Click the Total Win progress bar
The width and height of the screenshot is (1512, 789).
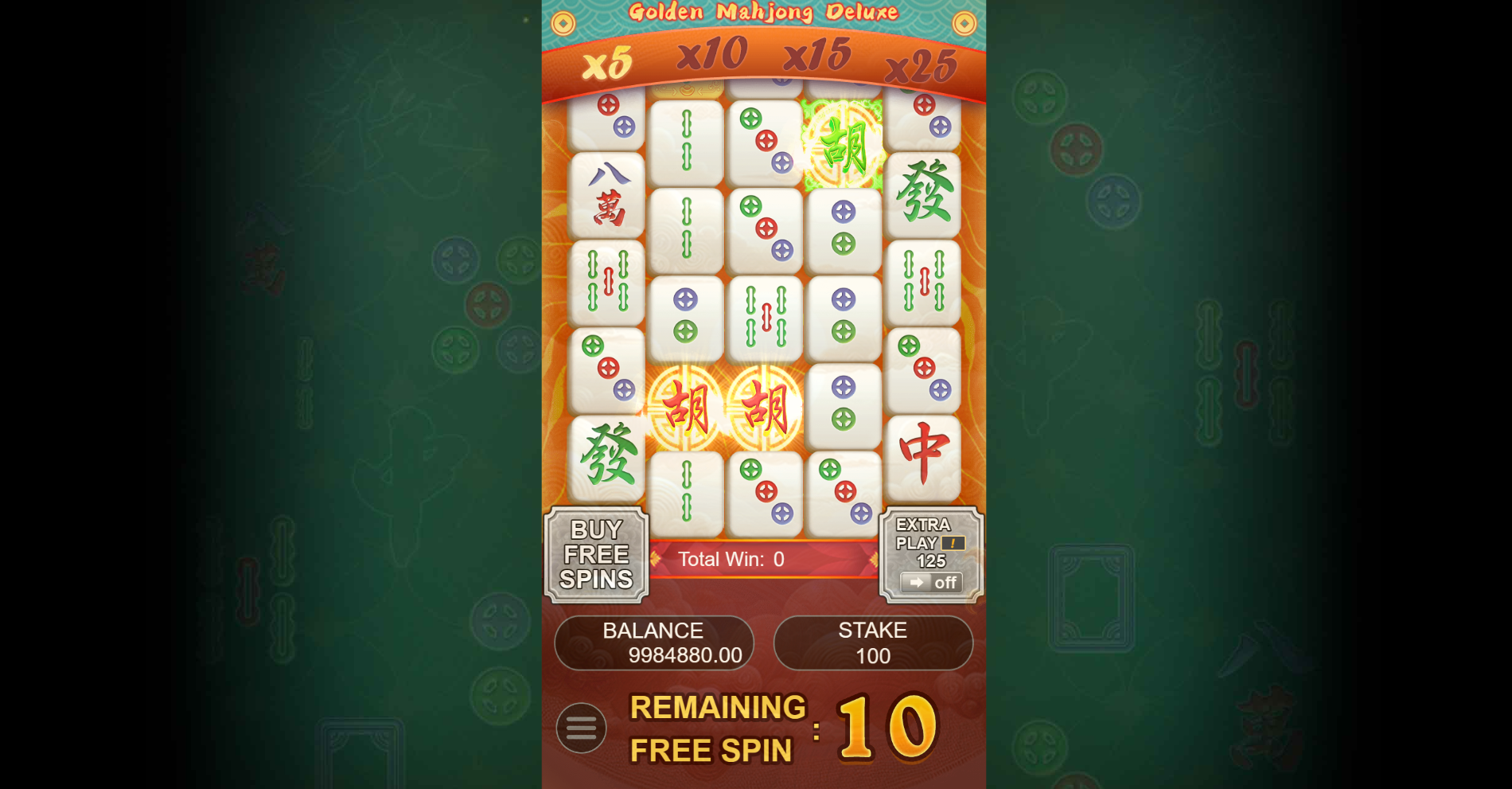click(x=764, y=559)
